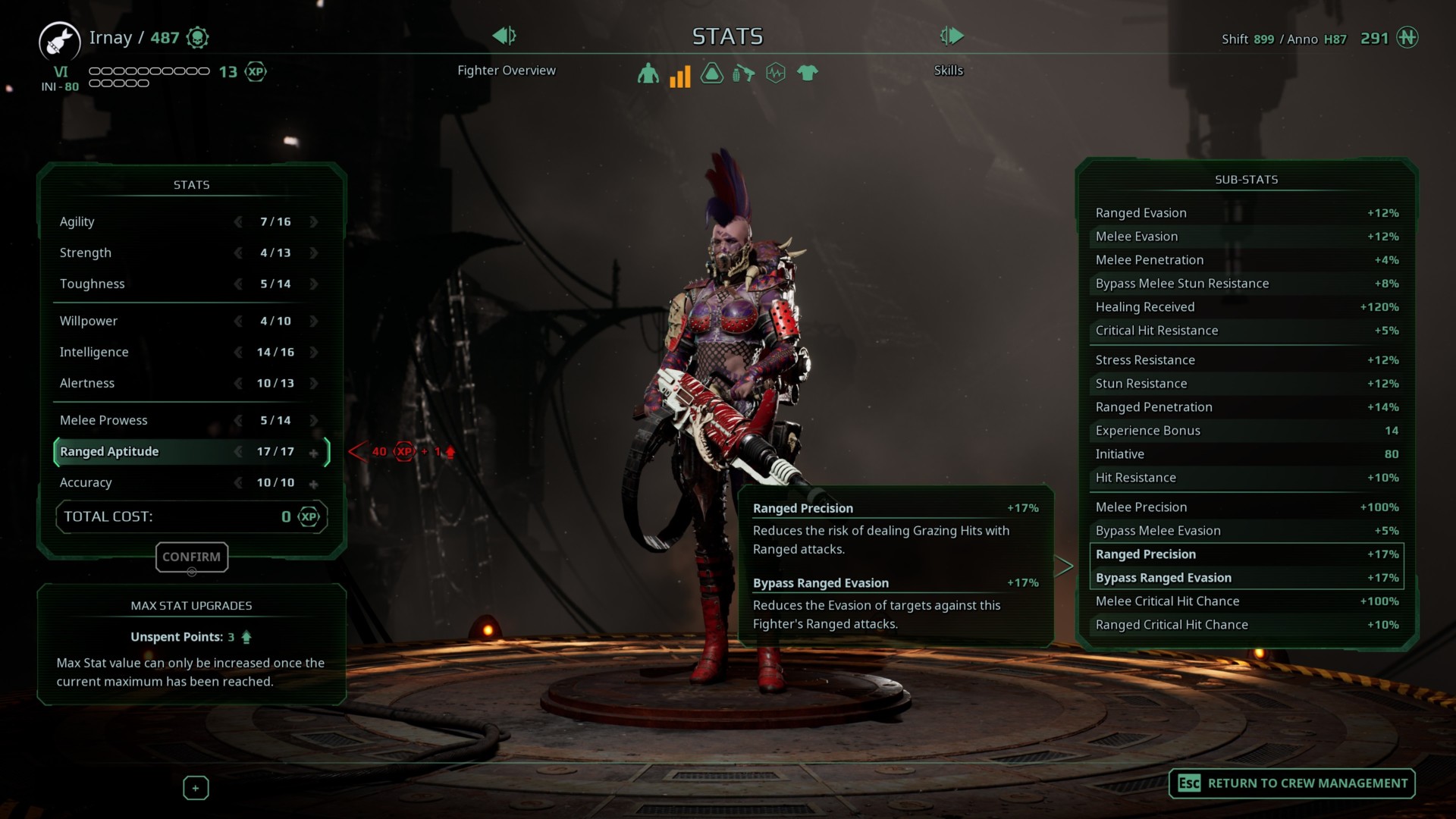Switch to the triangle emblem tab
This screenshot has width=1456, height=819.
click(x=711, y=74)
